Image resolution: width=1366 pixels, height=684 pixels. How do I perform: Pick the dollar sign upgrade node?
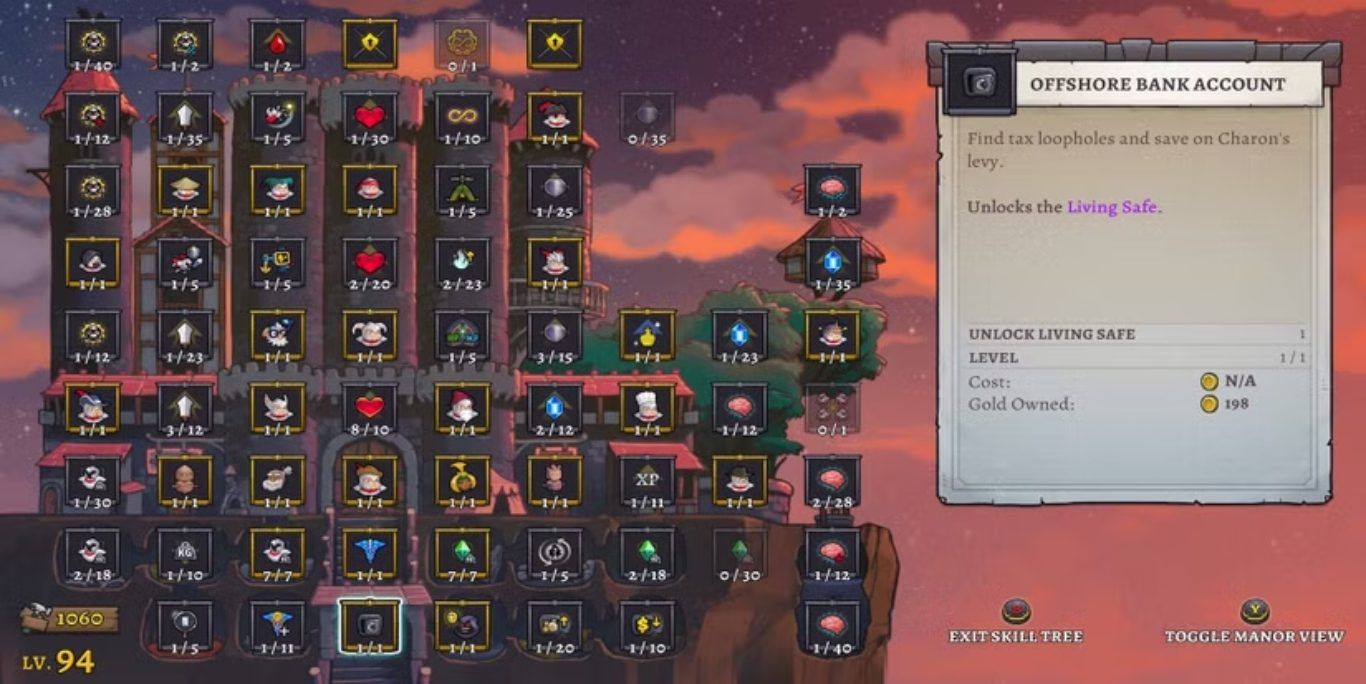coord(647,624)
